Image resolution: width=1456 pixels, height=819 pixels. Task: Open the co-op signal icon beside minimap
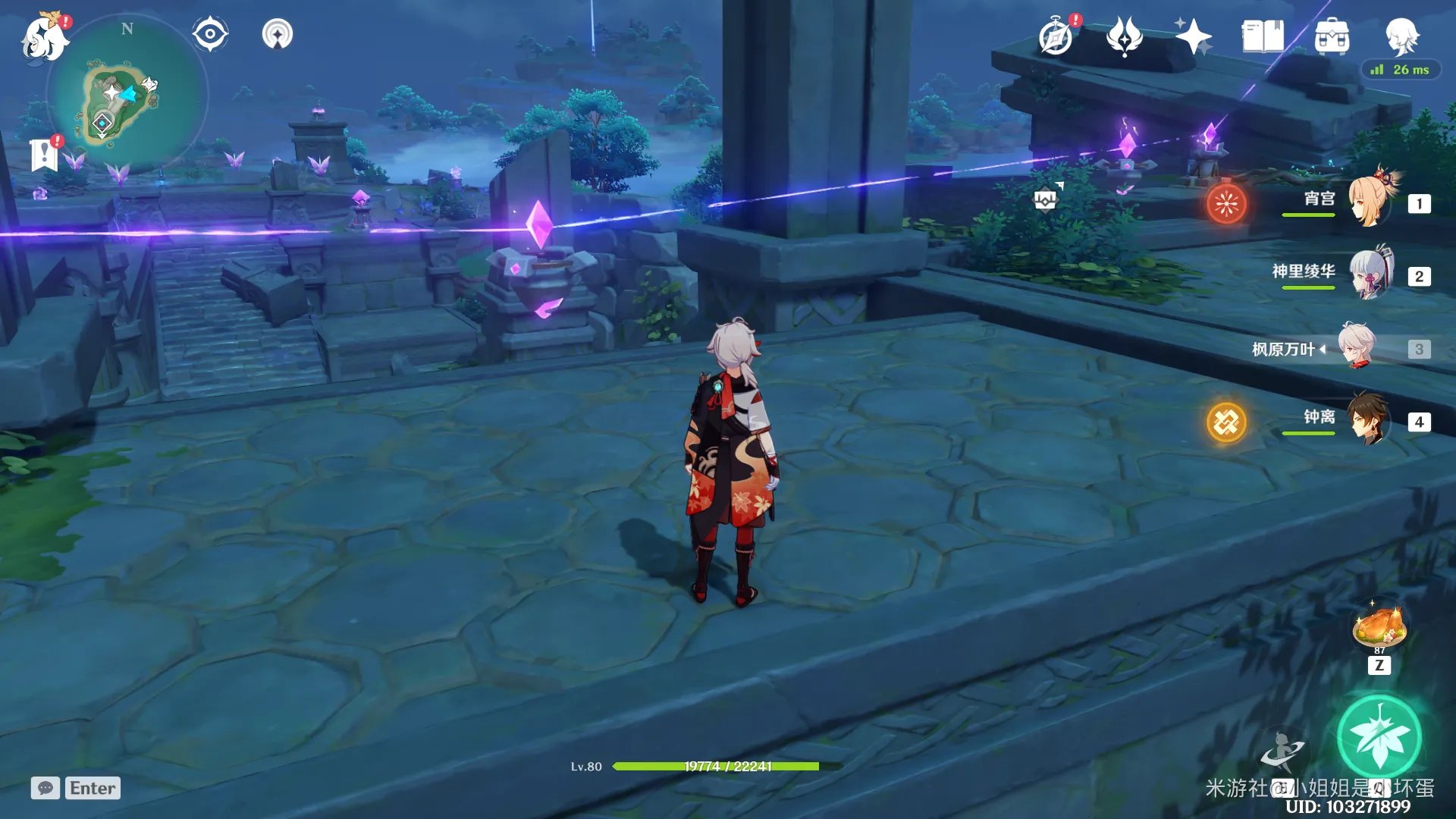pos(278,34)
